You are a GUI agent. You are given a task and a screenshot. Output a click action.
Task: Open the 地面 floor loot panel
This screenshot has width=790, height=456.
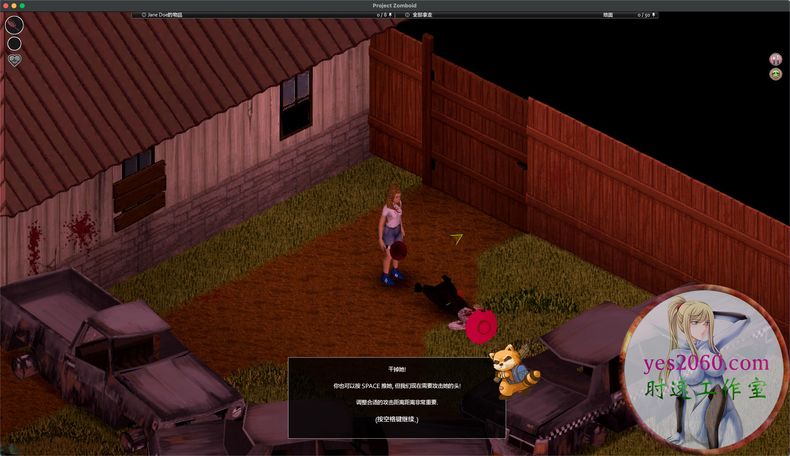pos(608,15)
